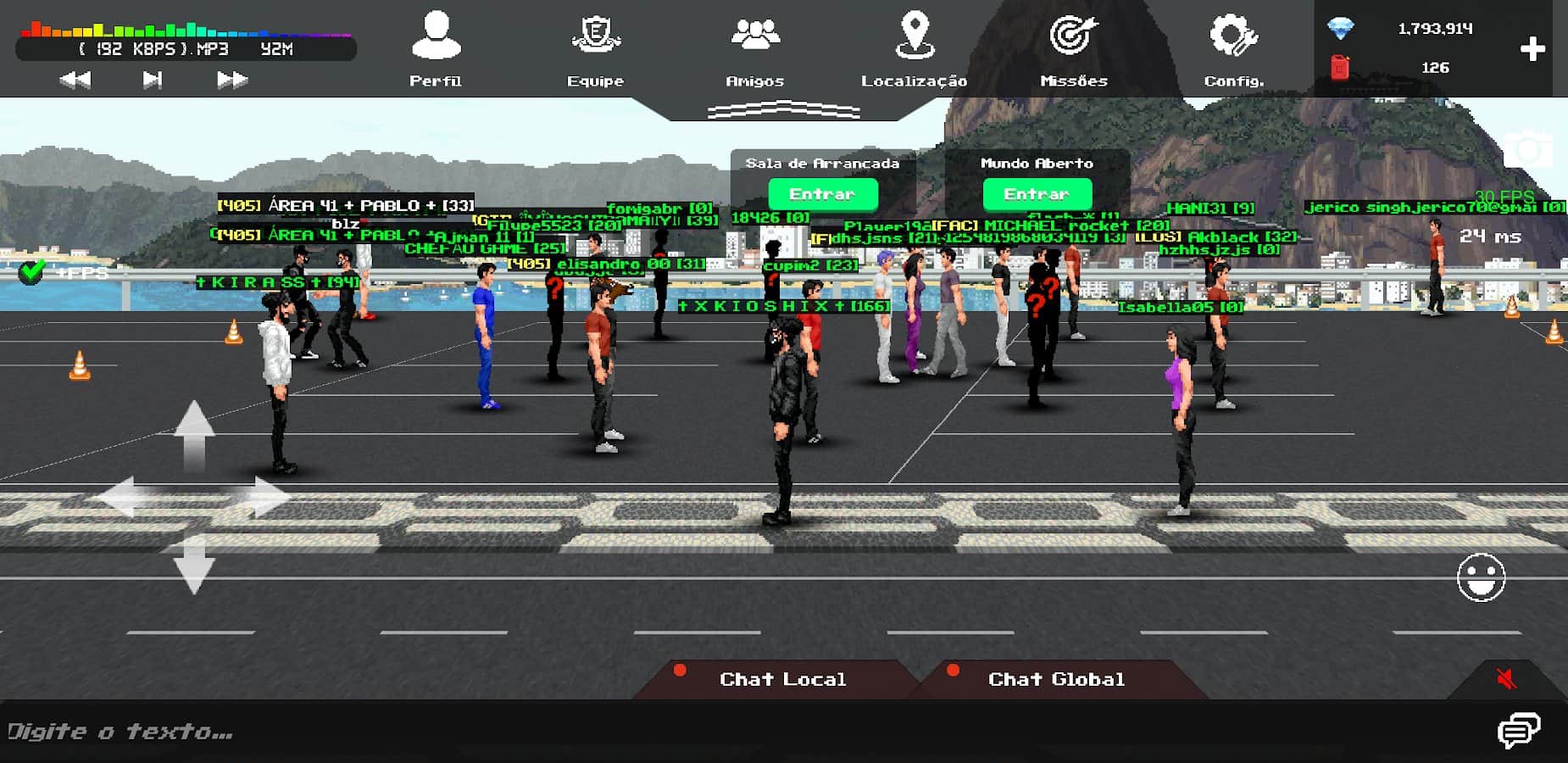
Task: Take a screenshot with the camera icon
Action: [1526, 151]
